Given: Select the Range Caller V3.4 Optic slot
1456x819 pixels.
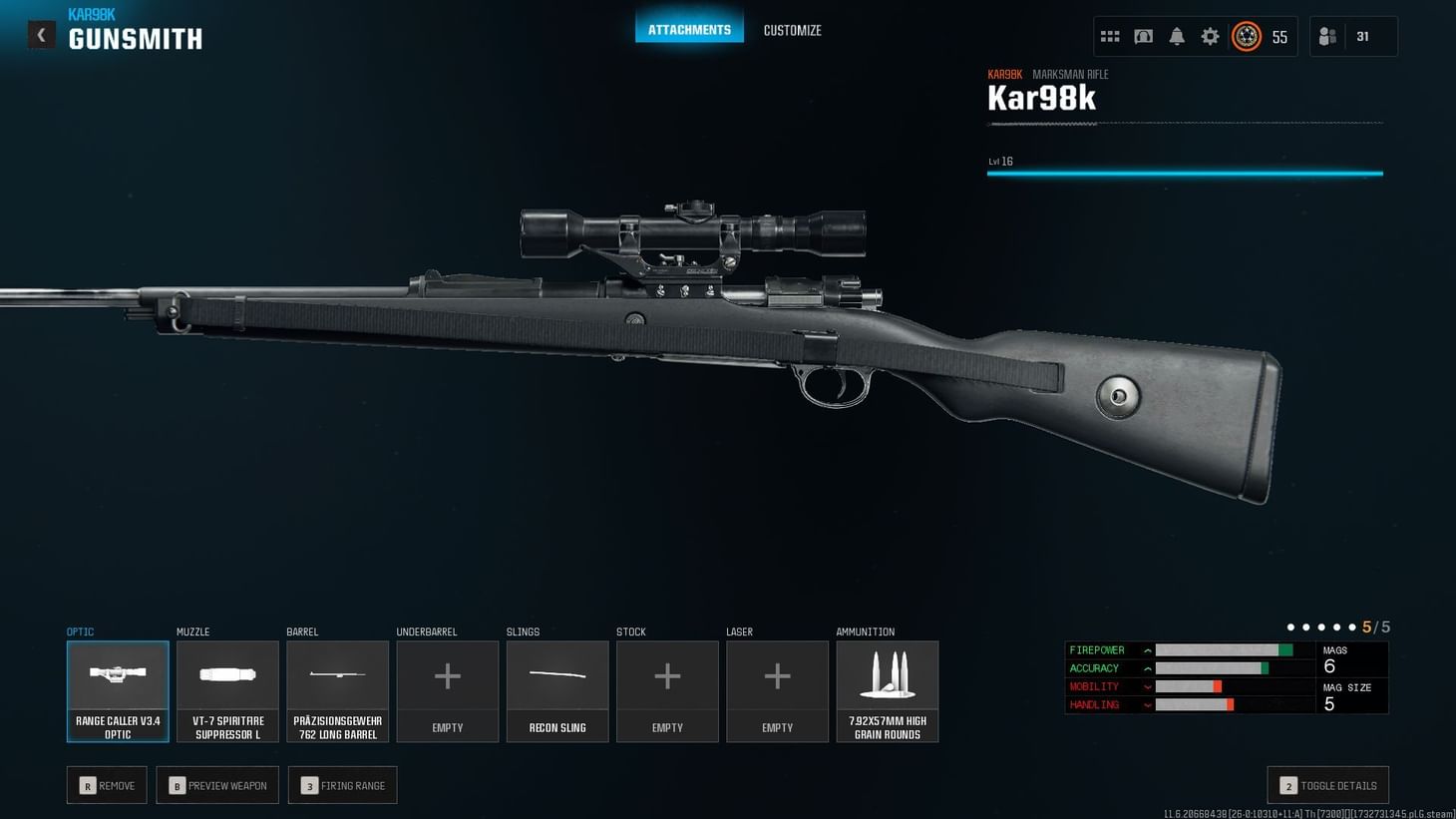Looking at the screenshot, I should click(118, 690).
